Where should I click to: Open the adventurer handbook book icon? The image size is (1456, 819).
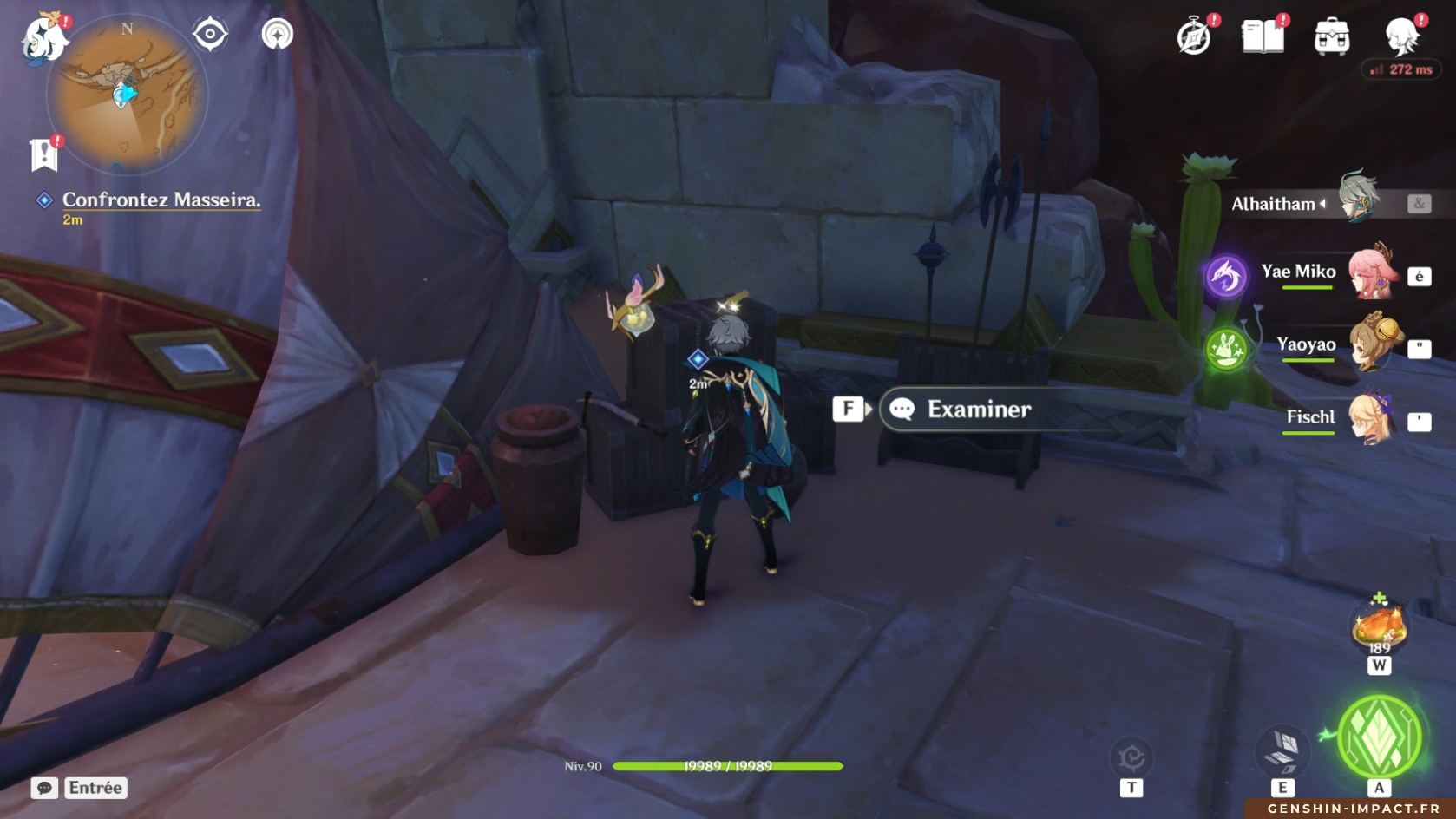coord(1263,37)
